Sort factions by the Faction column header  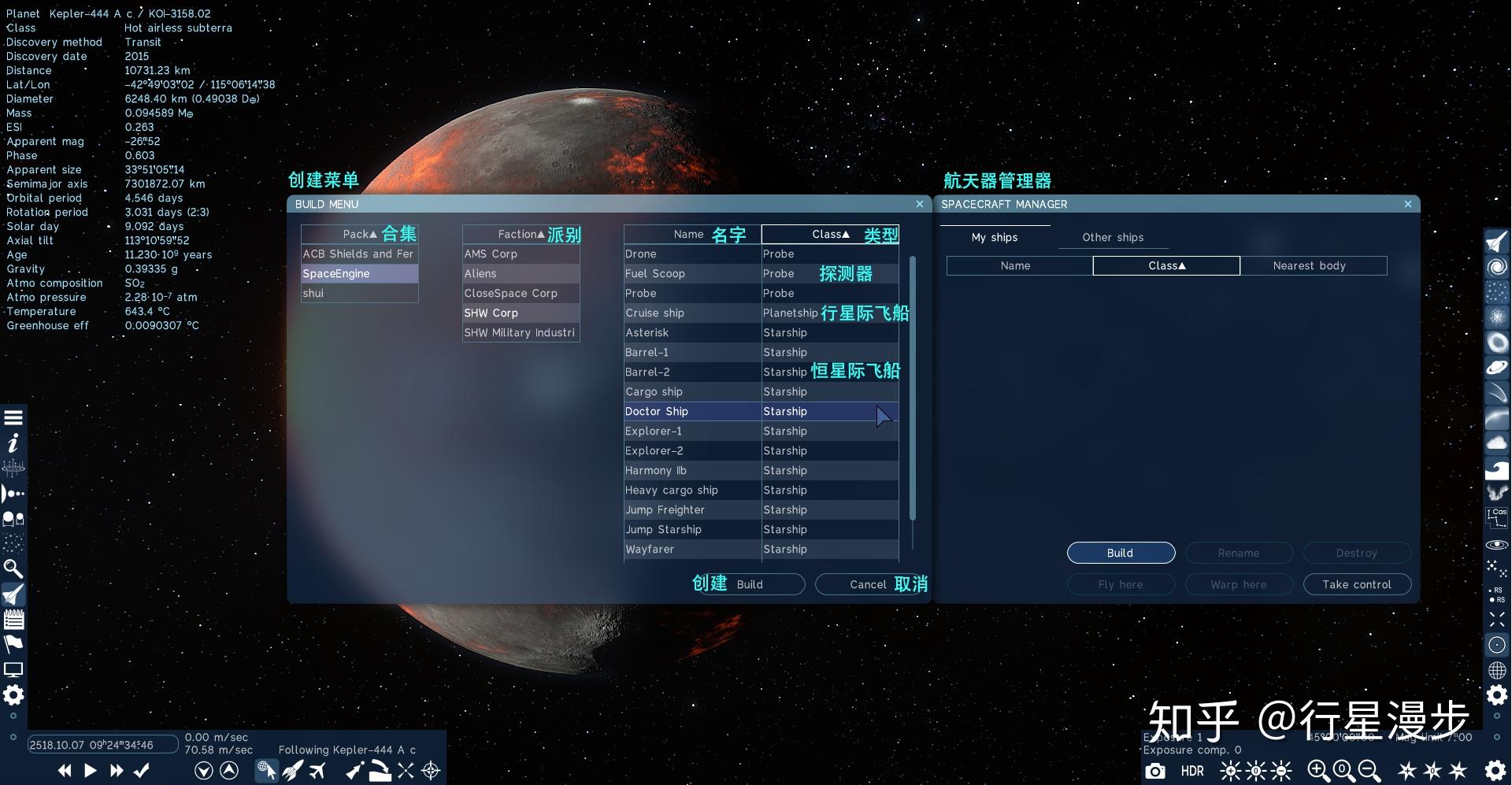coord(520,234)
